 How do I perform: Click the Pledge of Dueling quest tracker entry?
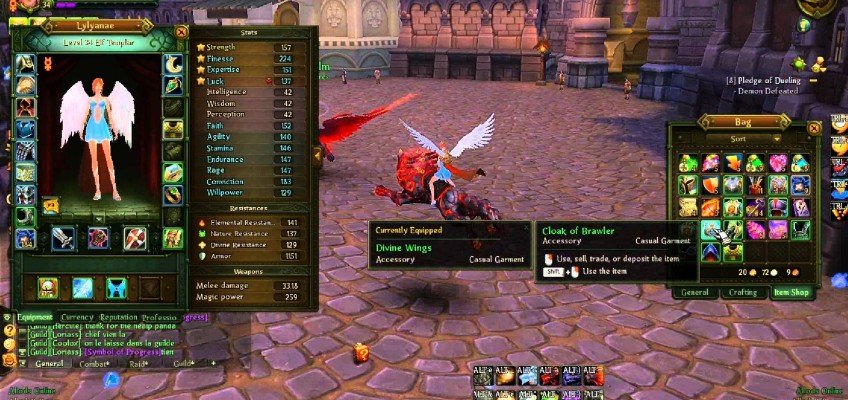pos(768,78)
